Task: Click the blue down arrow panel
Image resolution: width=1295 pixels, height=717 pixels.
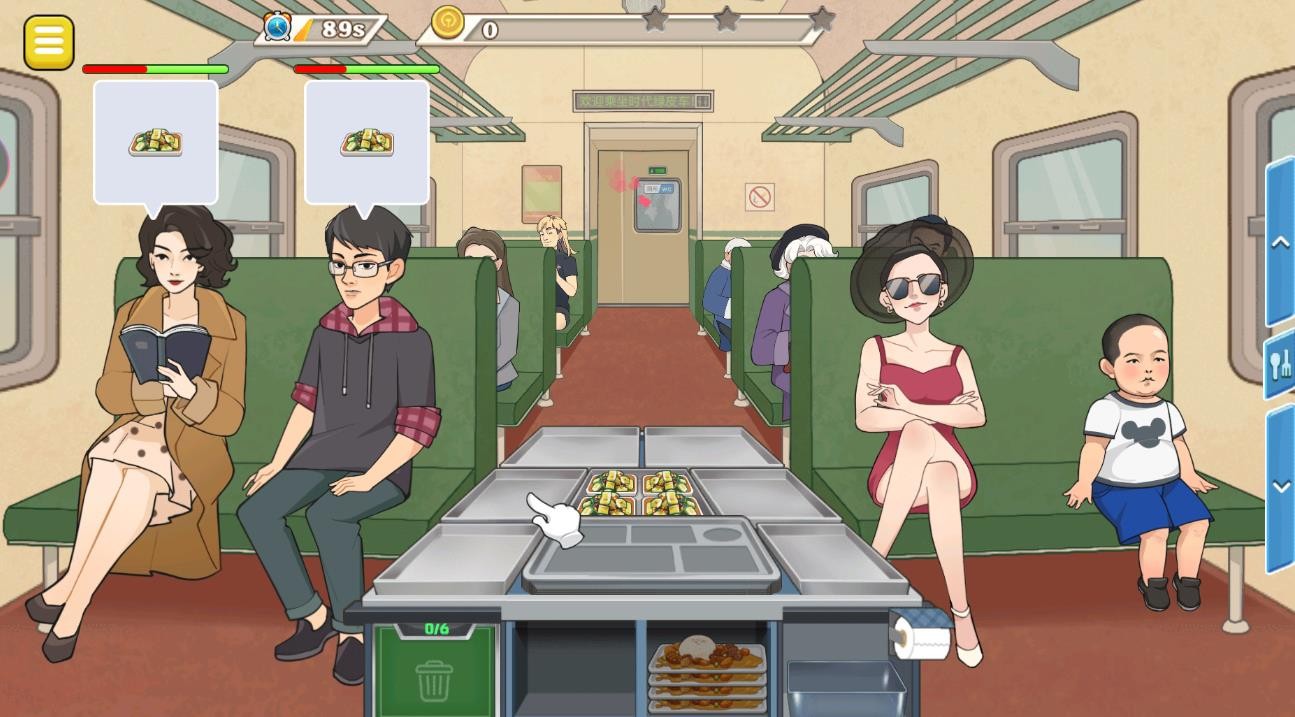Action: pos(1279,487)
